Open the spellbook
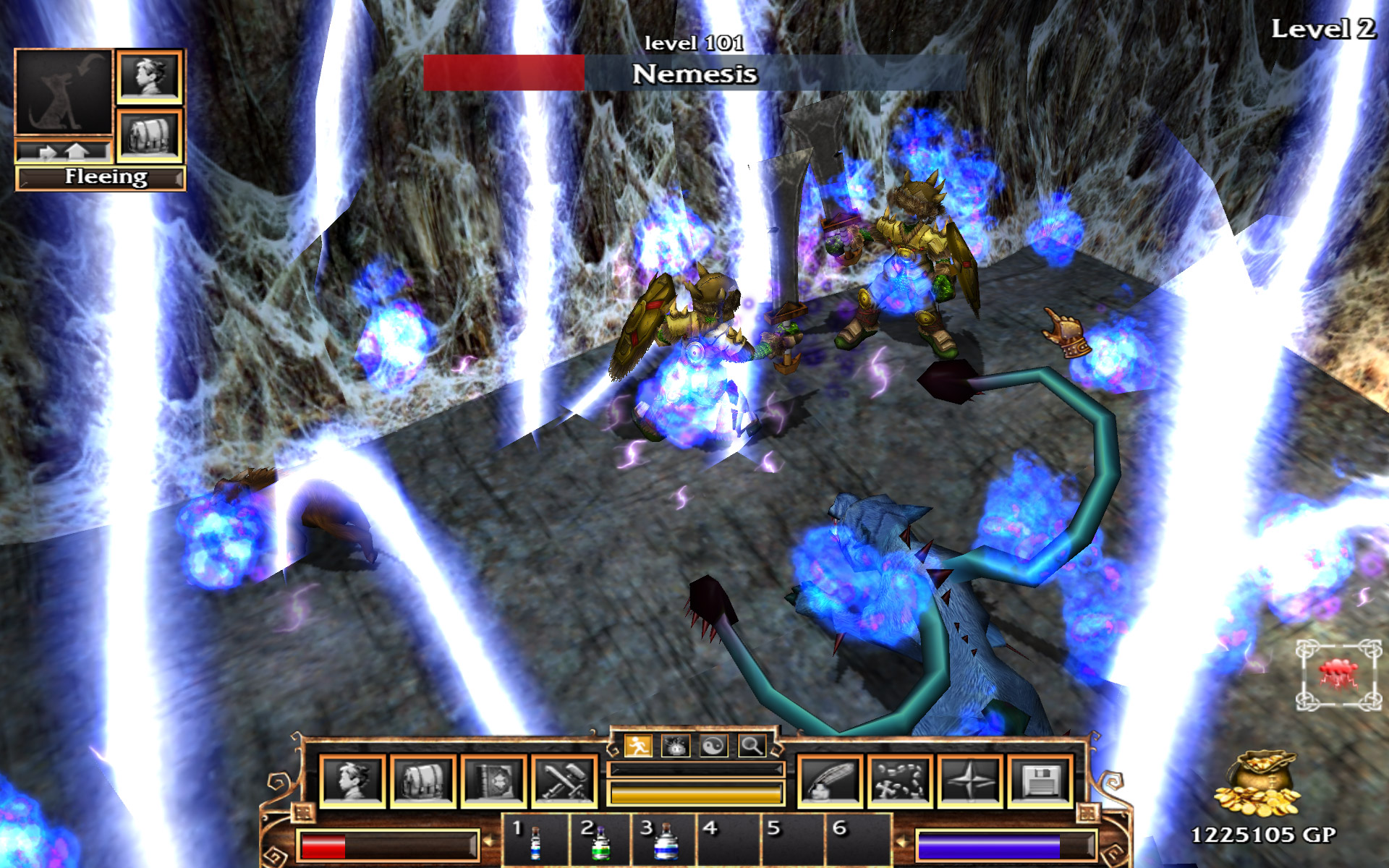Viewport: 1389px width, 868px height. [x=493, y=781]
